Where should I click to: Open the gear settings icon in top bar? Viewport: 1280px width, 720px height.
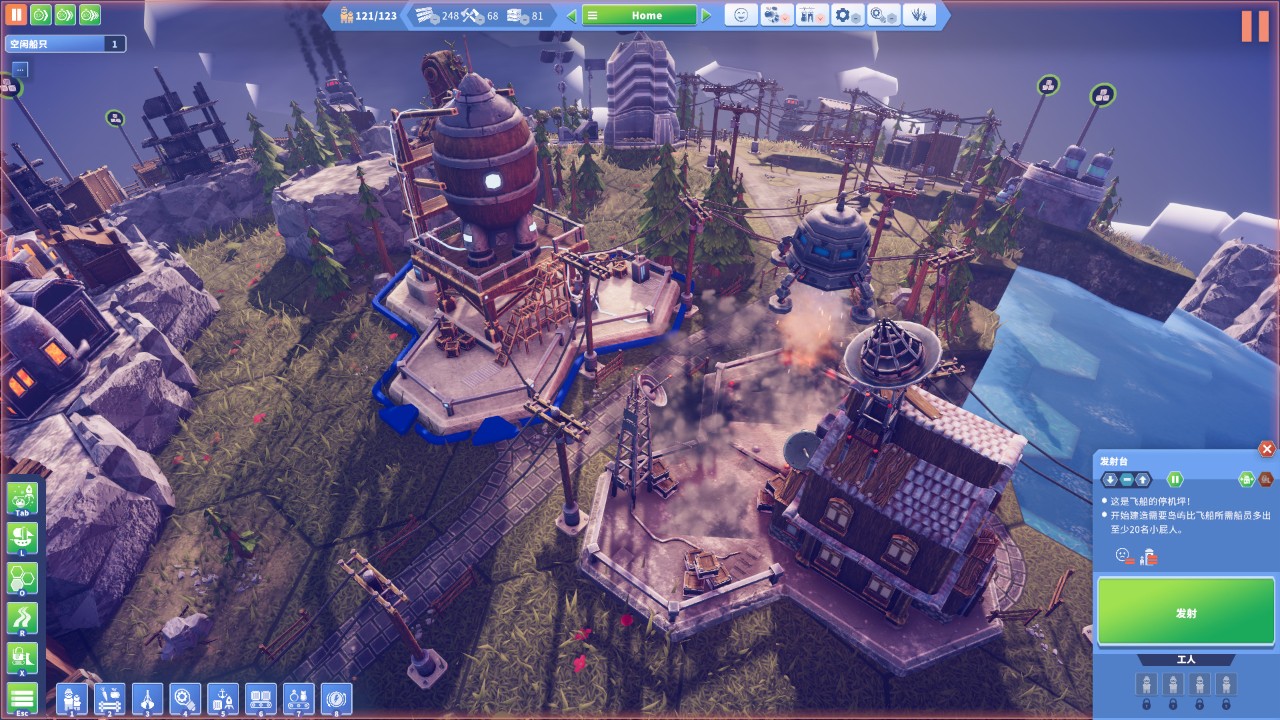click(x=848, y=15)
